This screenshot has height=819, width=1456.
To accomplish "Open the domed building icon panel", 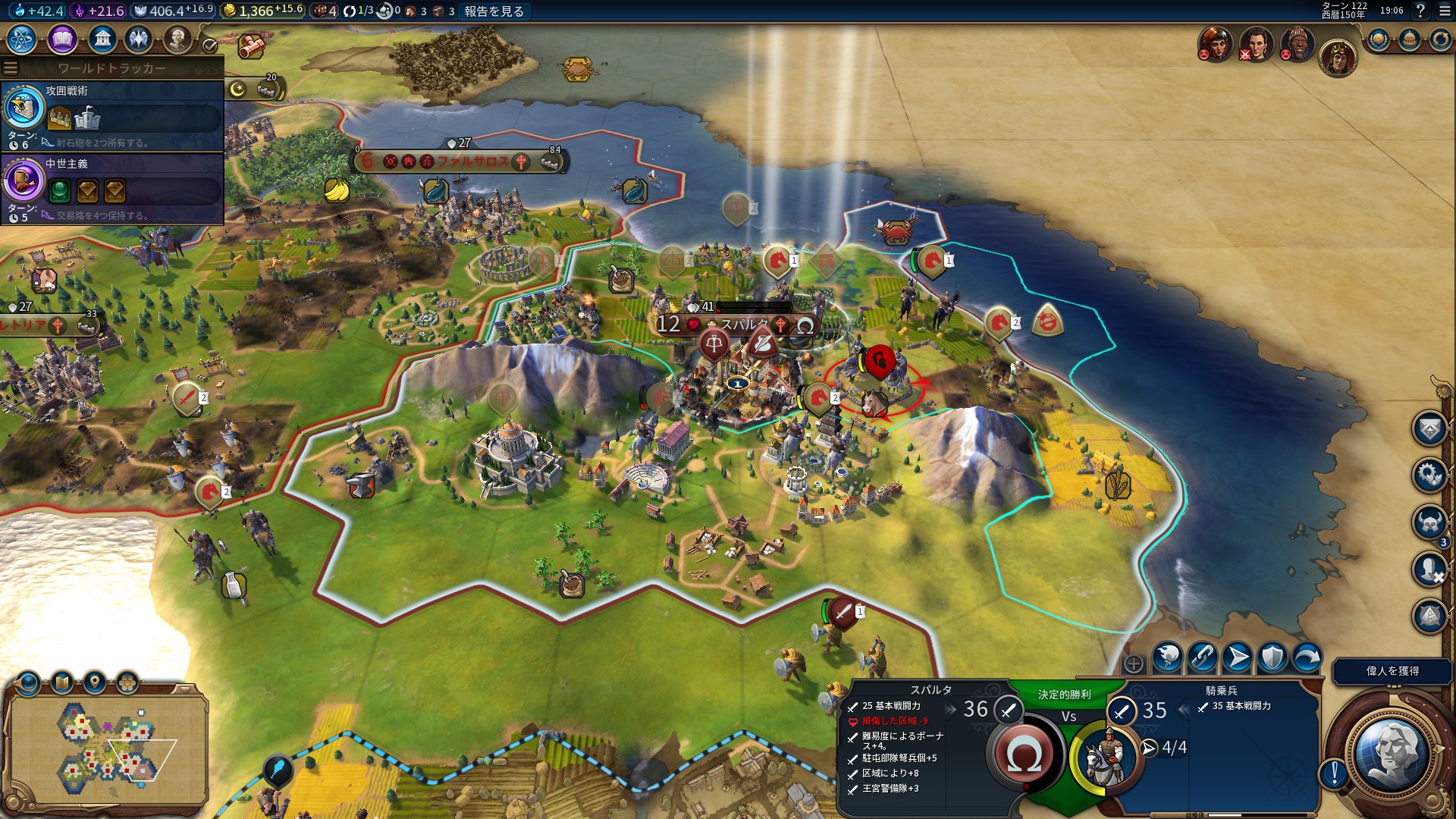I will coord(1409,39).
